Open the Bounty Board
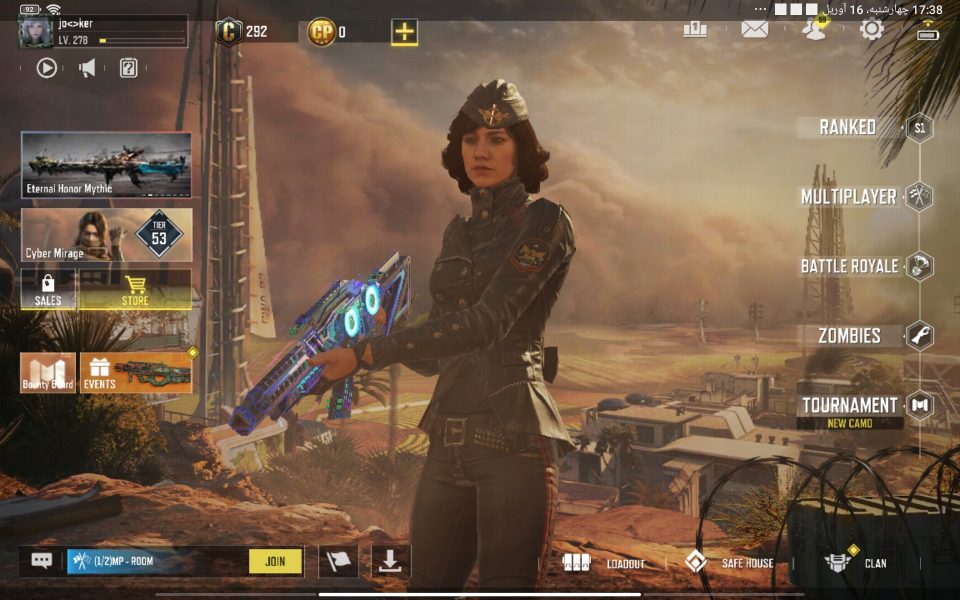Screen dimensions: 960x600 click(48, 372)
